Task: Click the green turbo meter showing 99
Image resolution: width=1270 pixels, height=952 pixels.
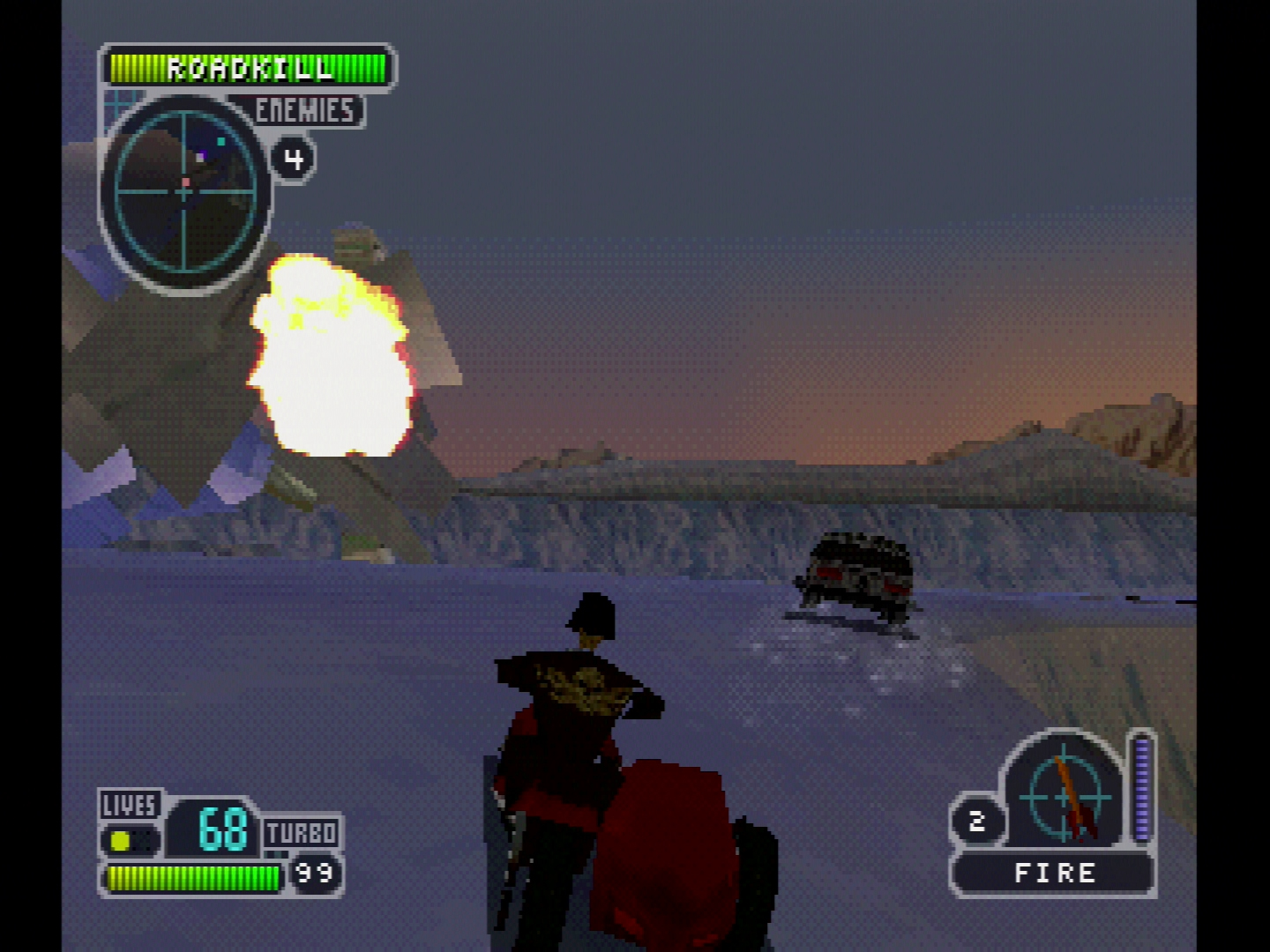Action: point(192,876)
